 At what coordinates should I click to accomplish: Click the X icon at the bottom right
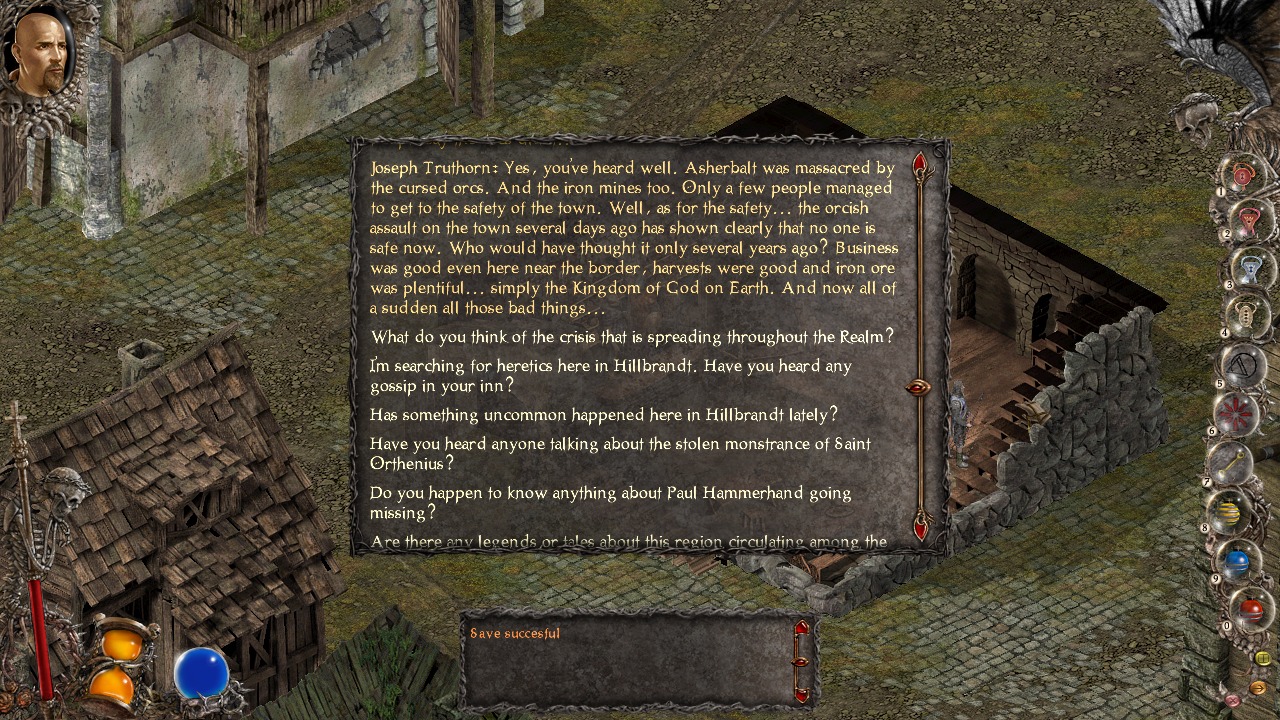coord(1232,701)
